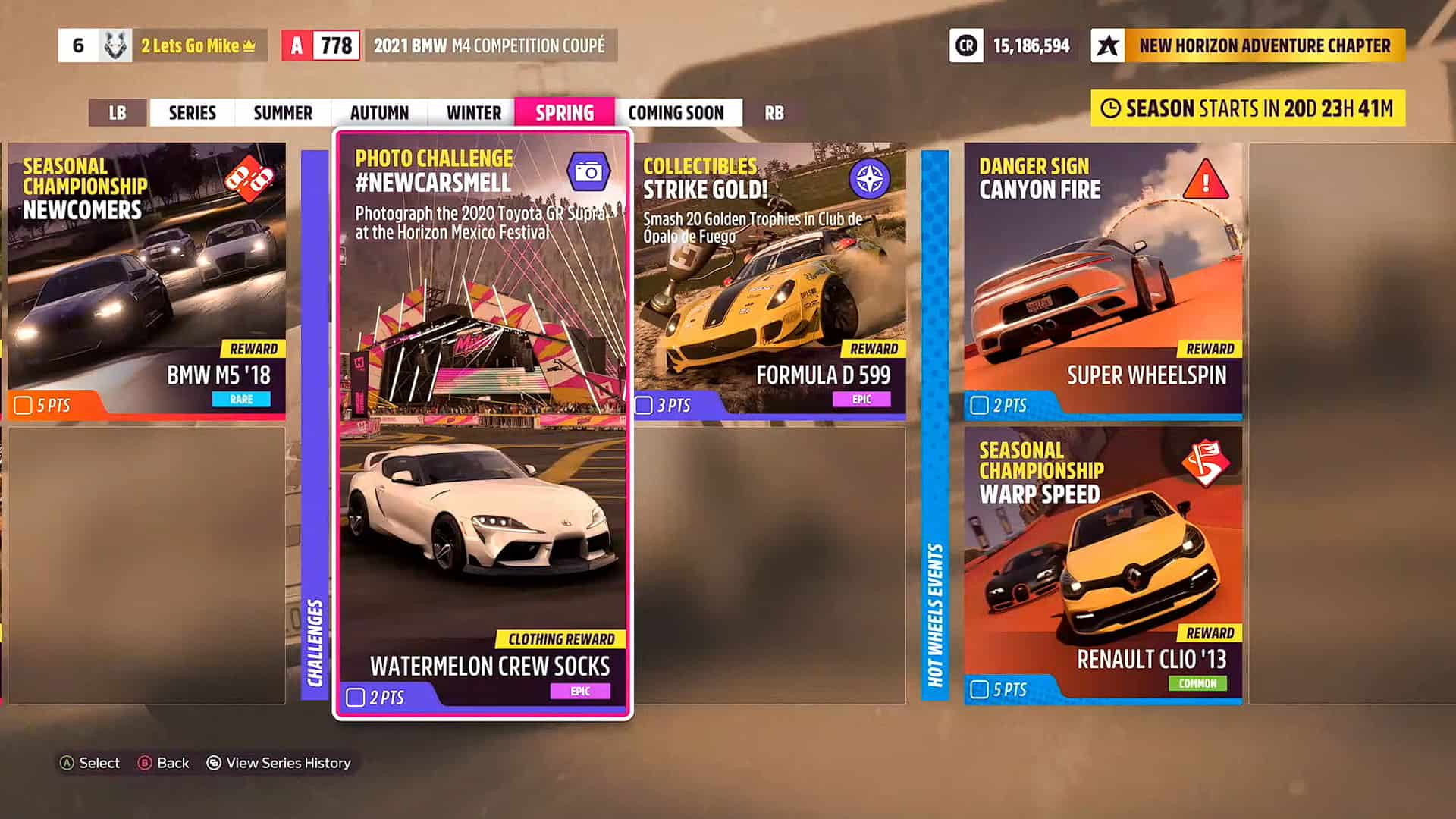The image size is (1456, 819).
Task: Check the 3 PTS box on Formula D 599
Action: [x=645, y=406]
